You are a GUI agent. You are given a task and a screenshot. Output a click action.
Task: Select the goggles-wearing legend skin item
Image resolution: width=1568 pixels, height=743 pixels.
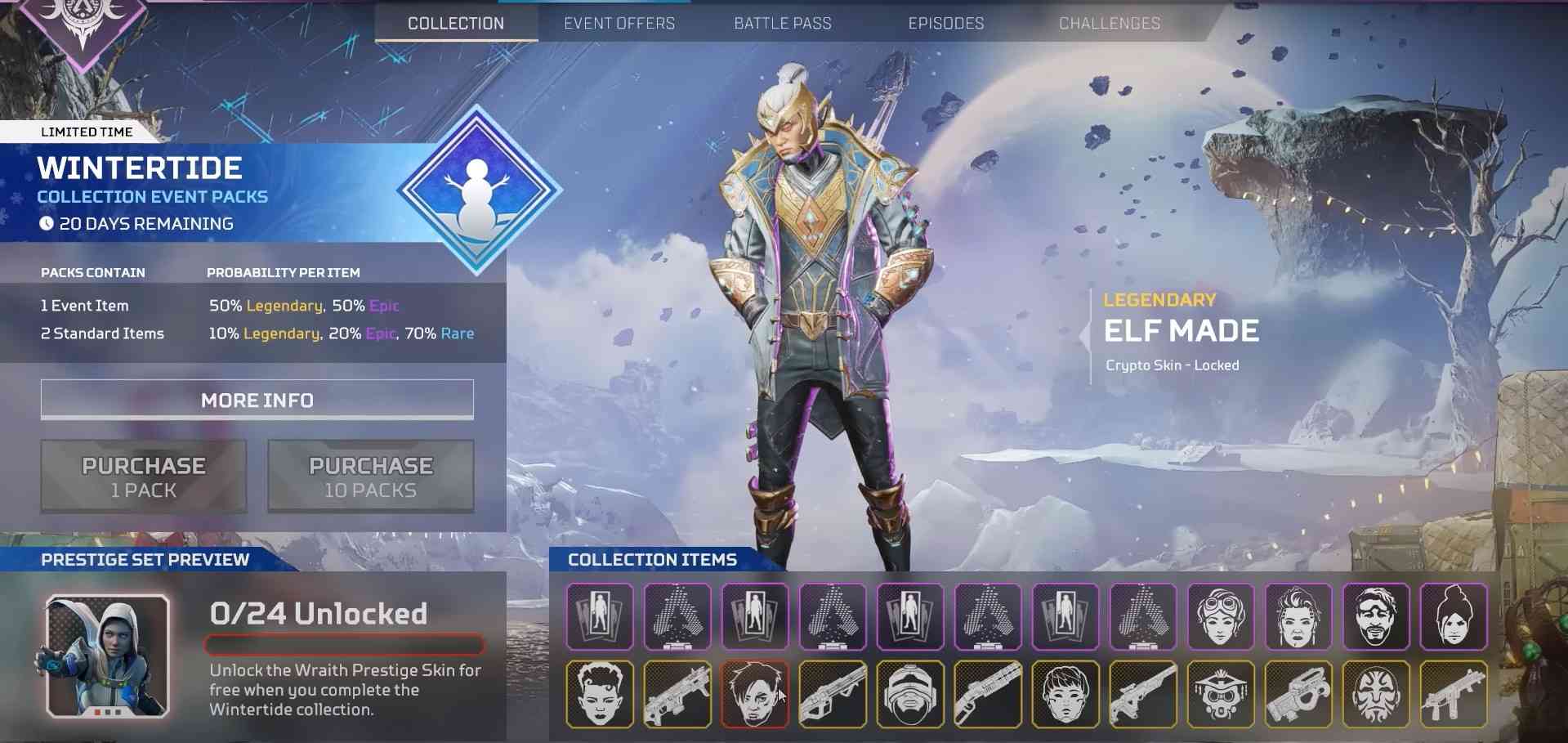click(1221, 616)
